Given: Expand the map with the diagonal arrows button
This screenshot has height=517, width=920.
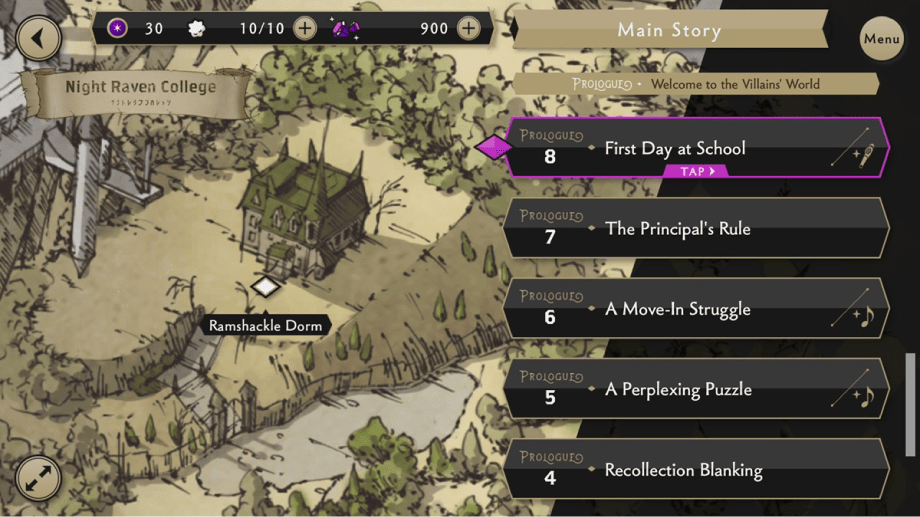Looking at the screenshot, I should pos(39,479).
